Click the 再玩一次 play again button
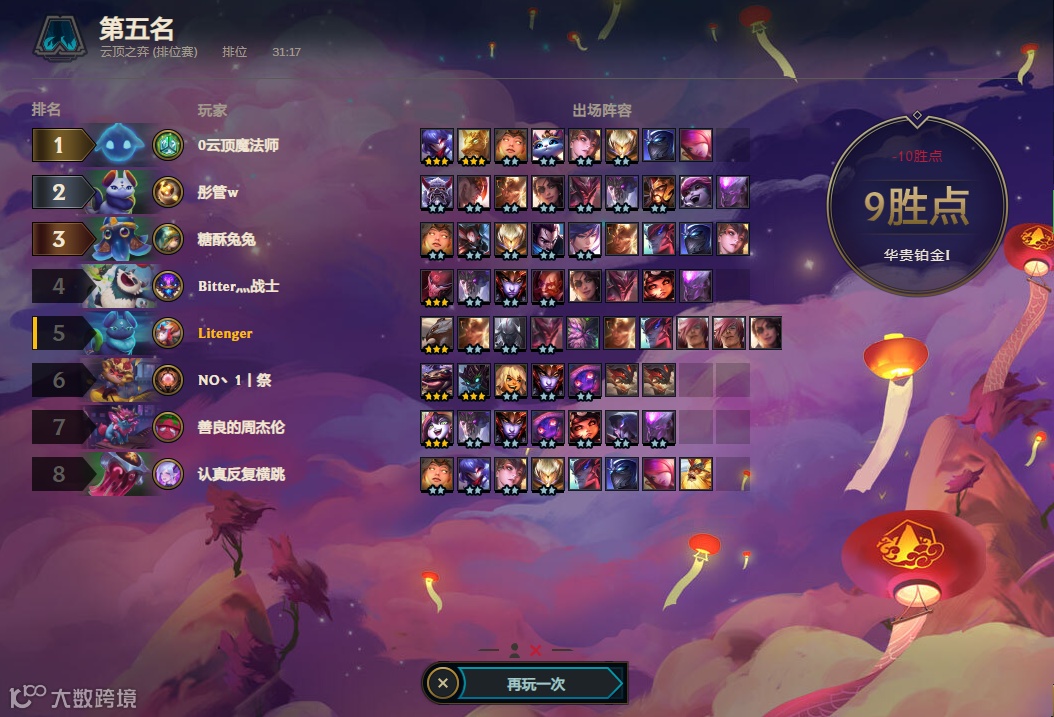The width and height of the screenshot is (1054, 717). point(537,684)
